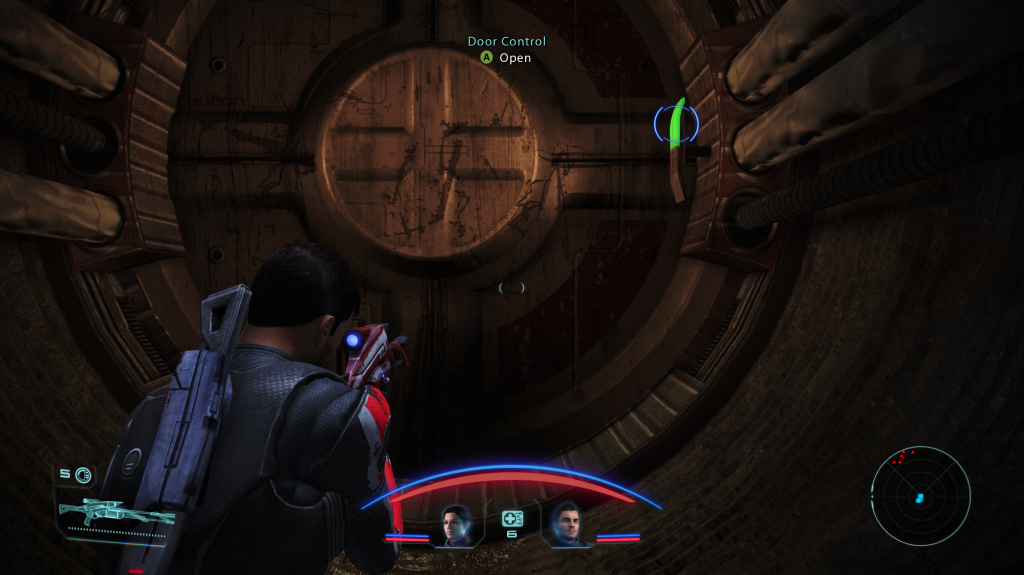Select the female squadmate portrait
1024x575 pixels.
coord(457,523)
